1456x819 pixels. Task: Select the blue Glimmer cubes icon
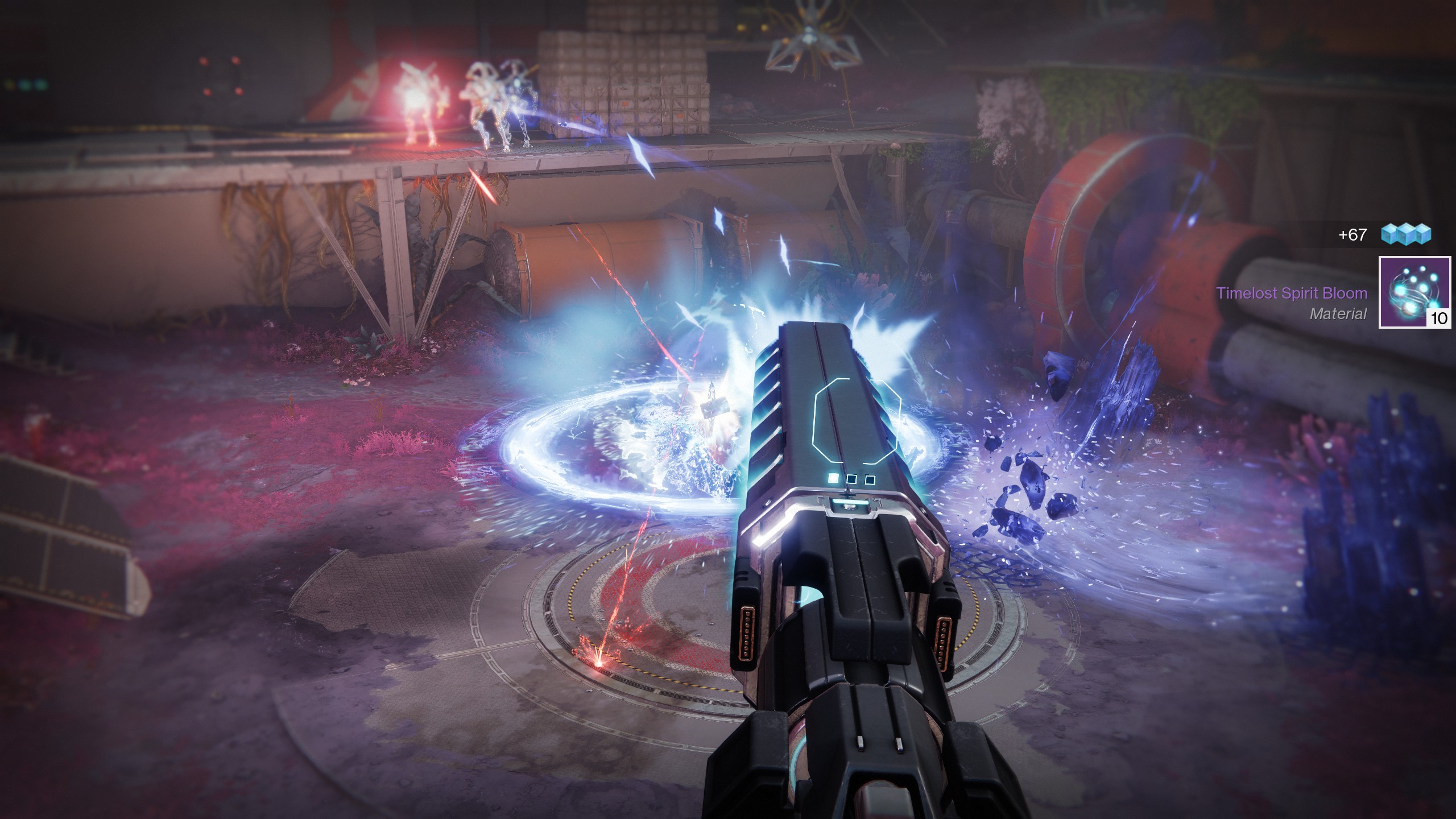point(1406,234)
